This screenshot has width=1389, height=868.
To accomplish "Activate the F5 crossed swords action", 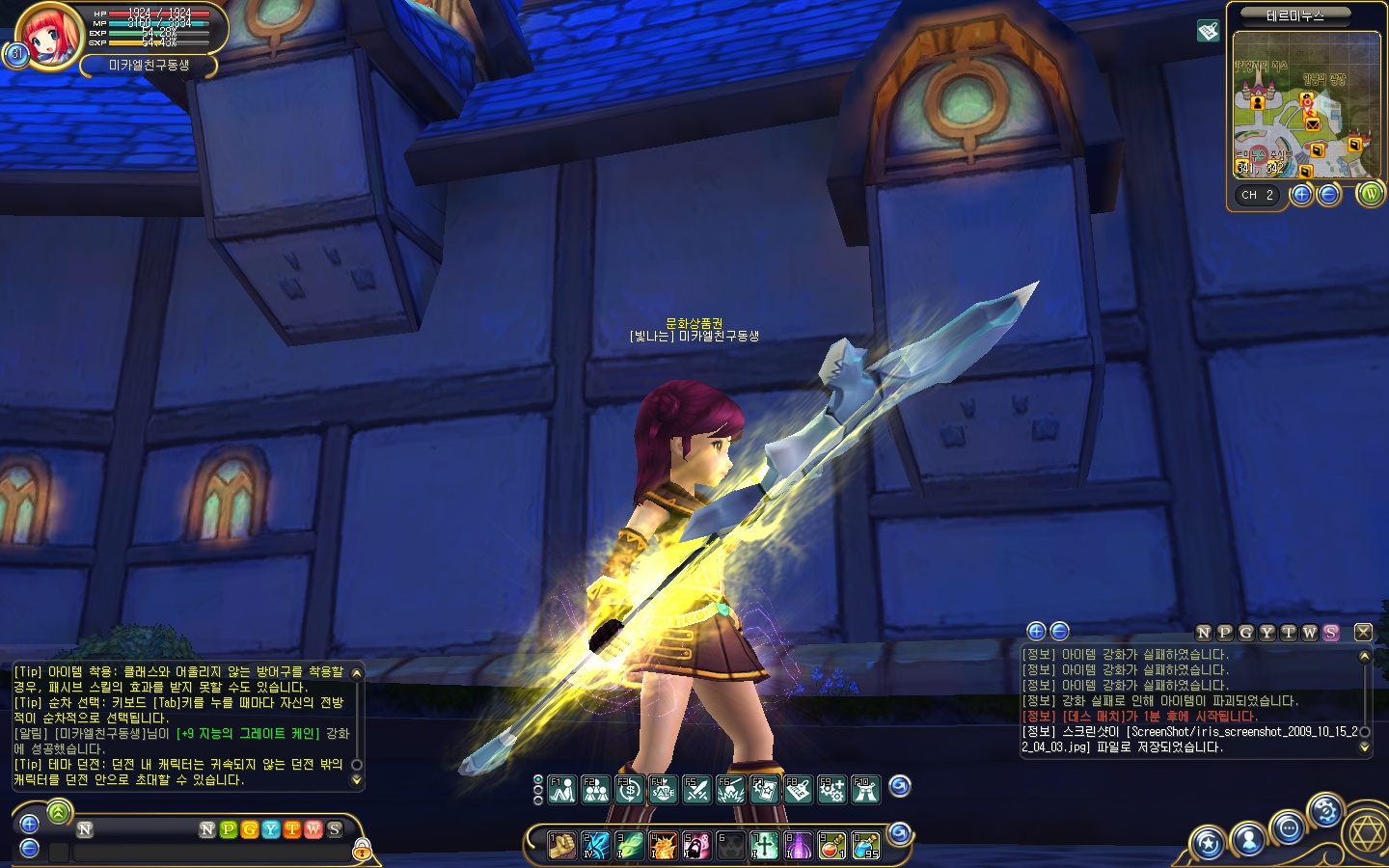I will [x=696, y=790].
